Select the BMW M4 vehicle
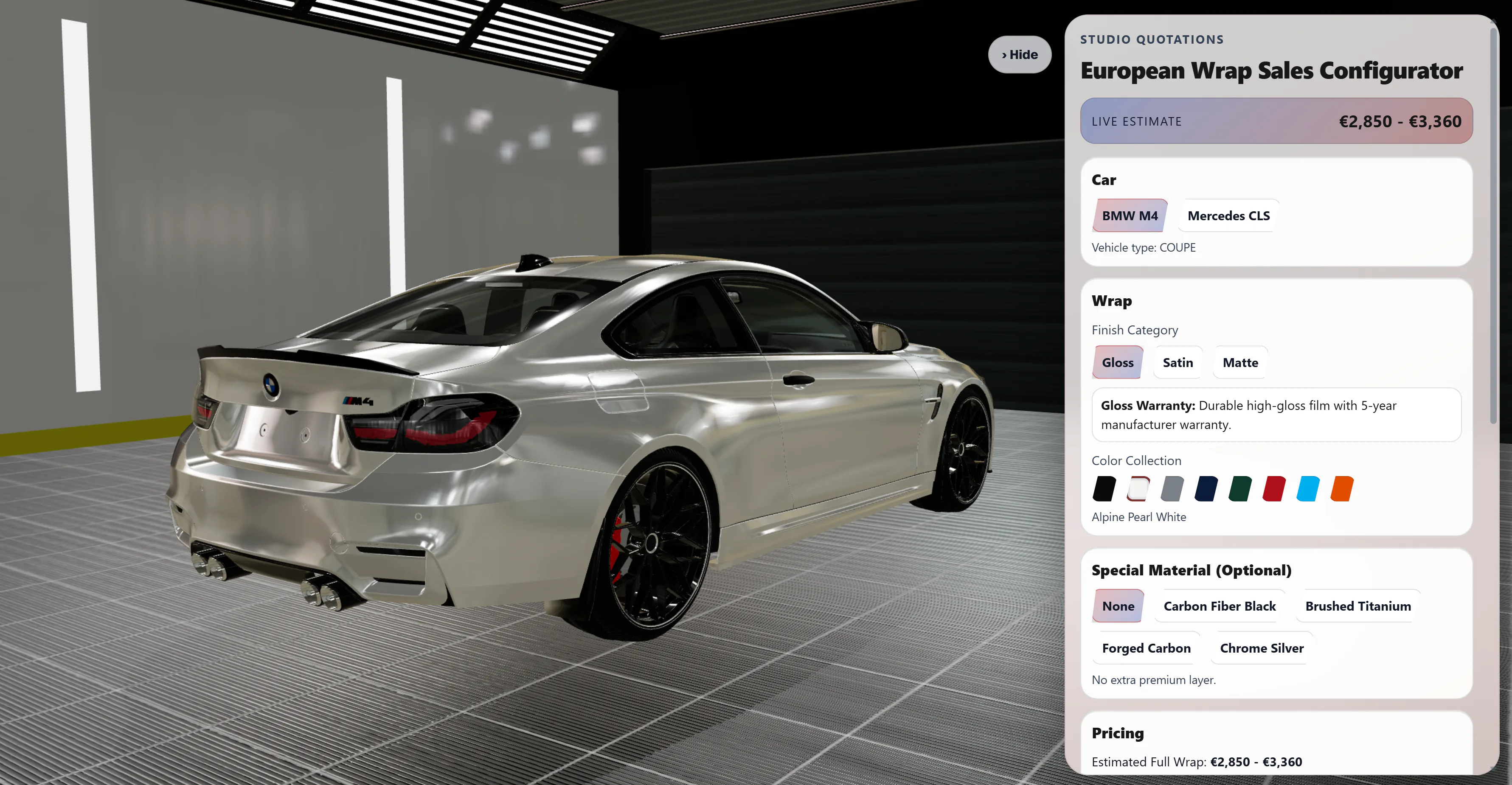Screen dimensions: 1512x785 coord(1129,215)
